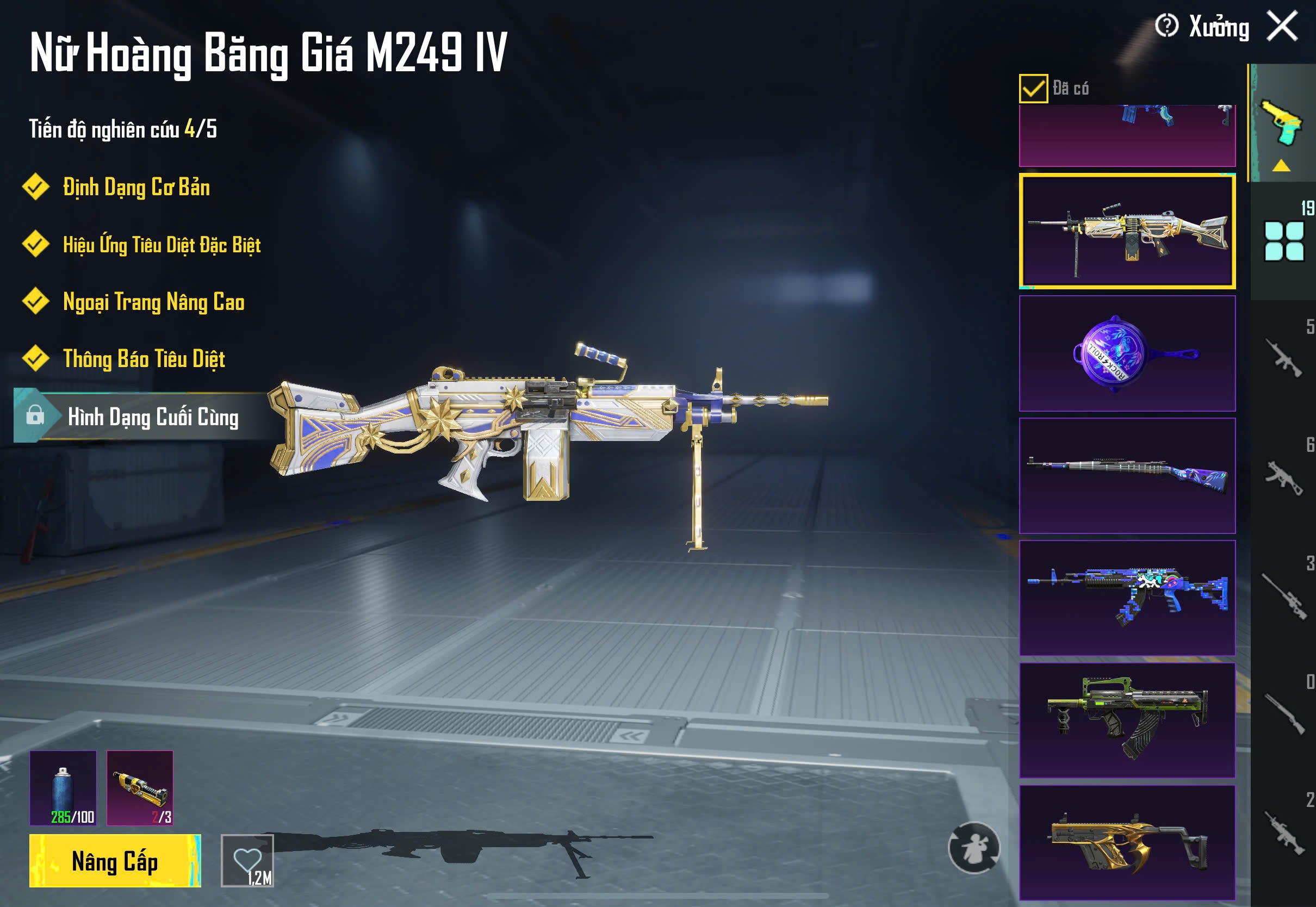Open the help question mark icon

point(1166,26)
